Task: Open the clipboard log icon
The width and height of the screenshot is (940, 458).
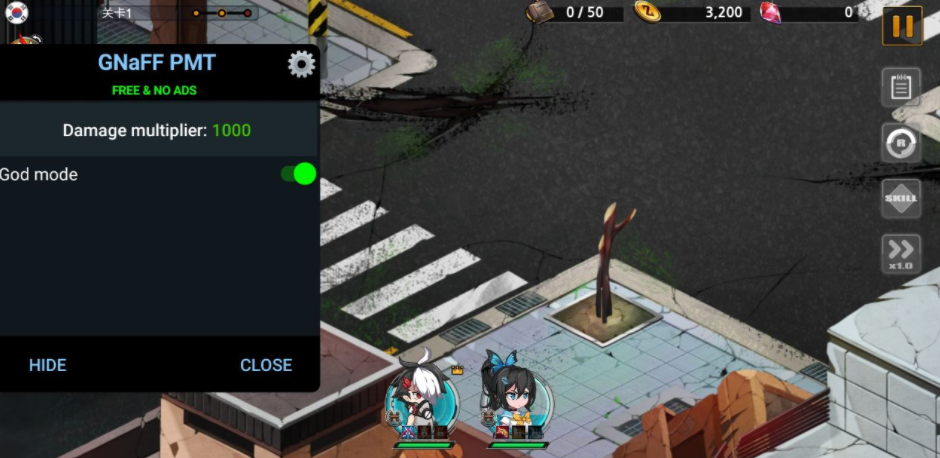Action: [x=901, y=87]
